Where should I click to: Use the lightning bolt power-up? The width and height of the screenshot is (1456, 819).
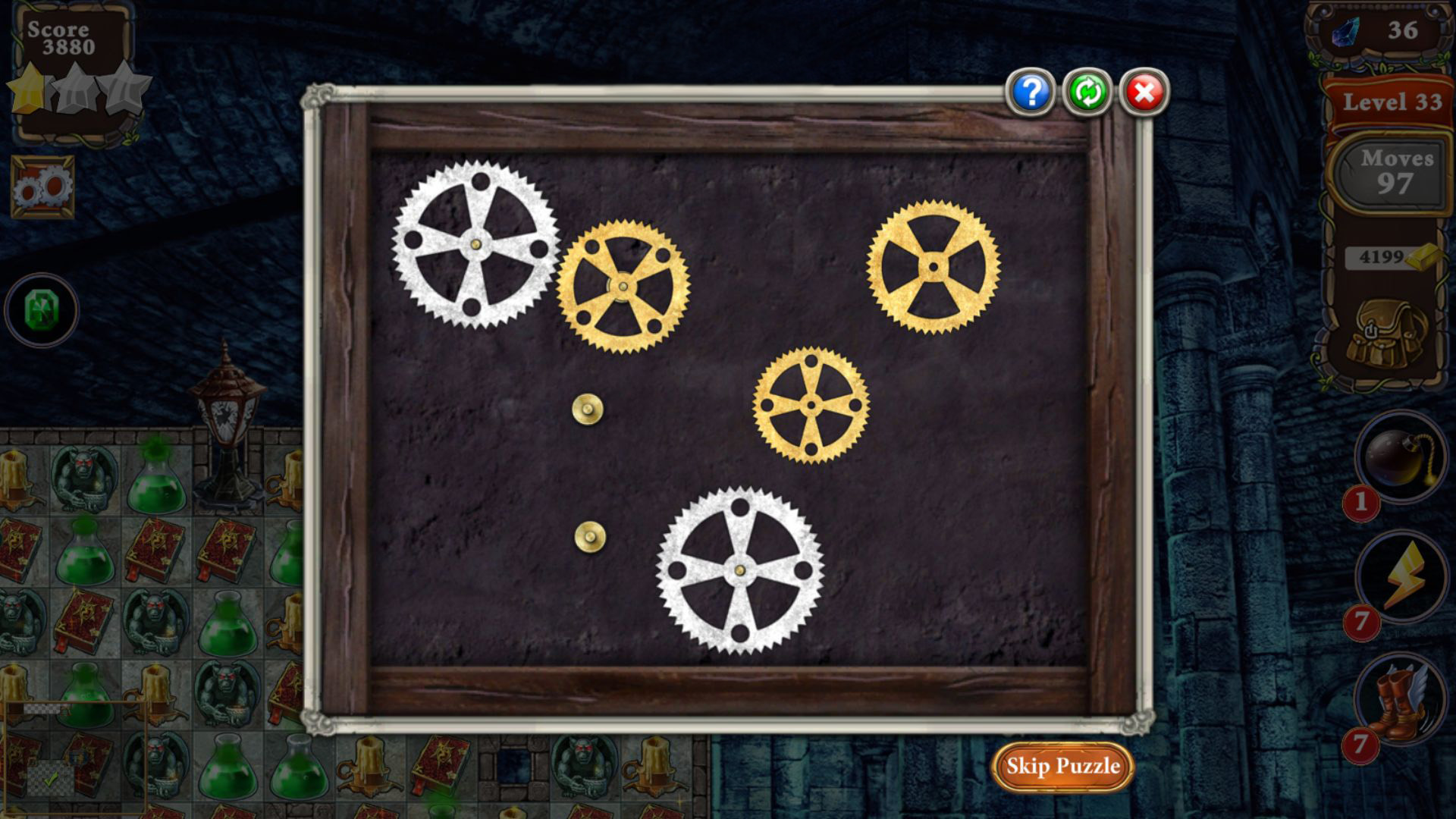pos(1400,576)
